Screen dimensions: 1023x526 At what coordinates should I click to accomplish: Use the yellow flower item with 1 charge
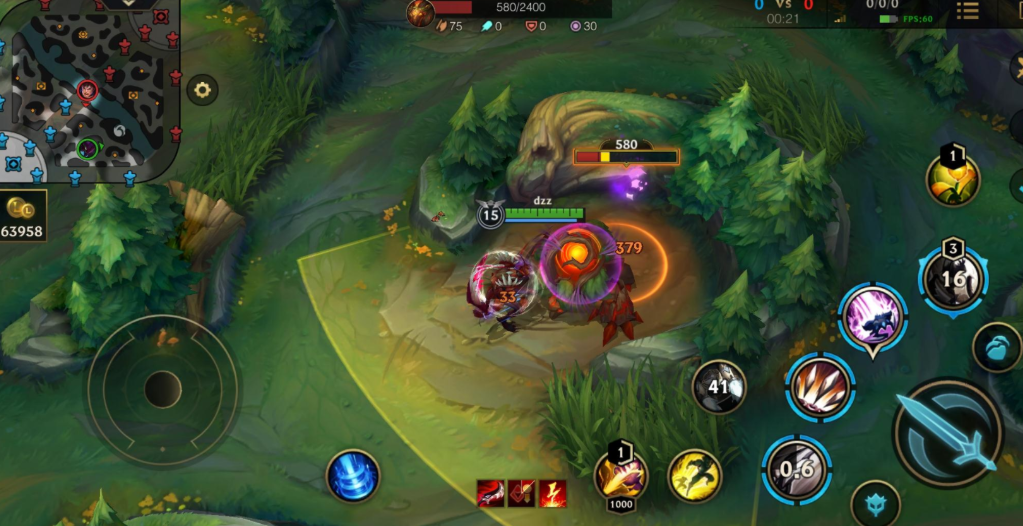tap(953, 181)
